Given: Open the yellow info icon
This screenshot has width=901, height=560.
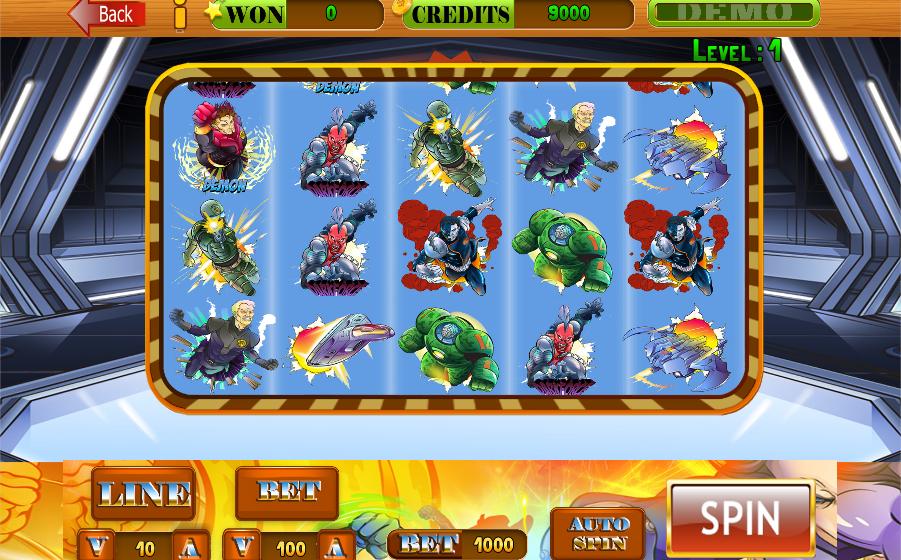Looking at the screenshot, I should 180,14.
